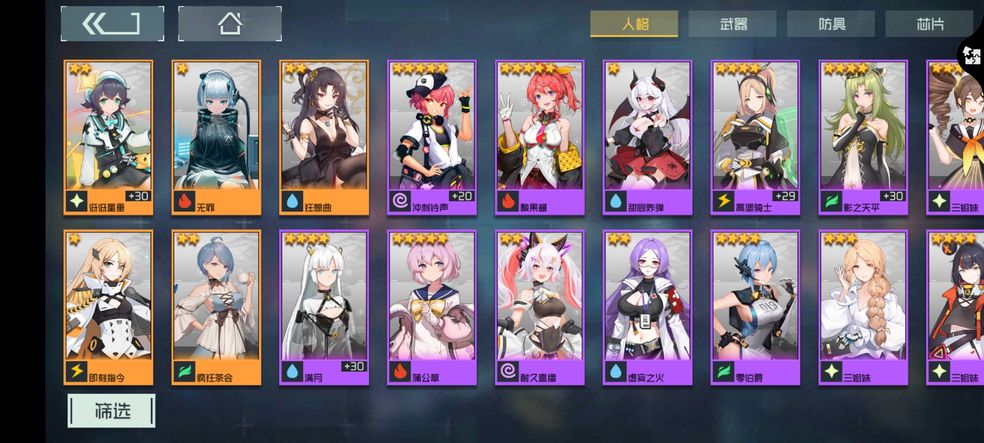The width and height of the screenshot is (984, 443).
Task: Select the 高洁骑士 character card
Action: coord(756,136)
